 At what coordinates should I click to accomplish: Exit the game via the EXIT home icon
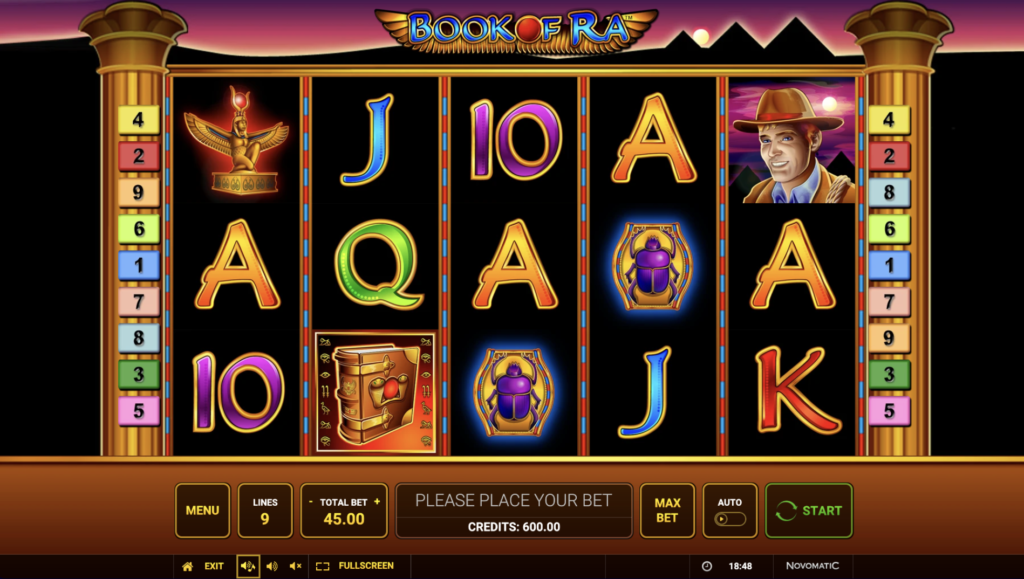pyautogui.click(x=187, y=566)
